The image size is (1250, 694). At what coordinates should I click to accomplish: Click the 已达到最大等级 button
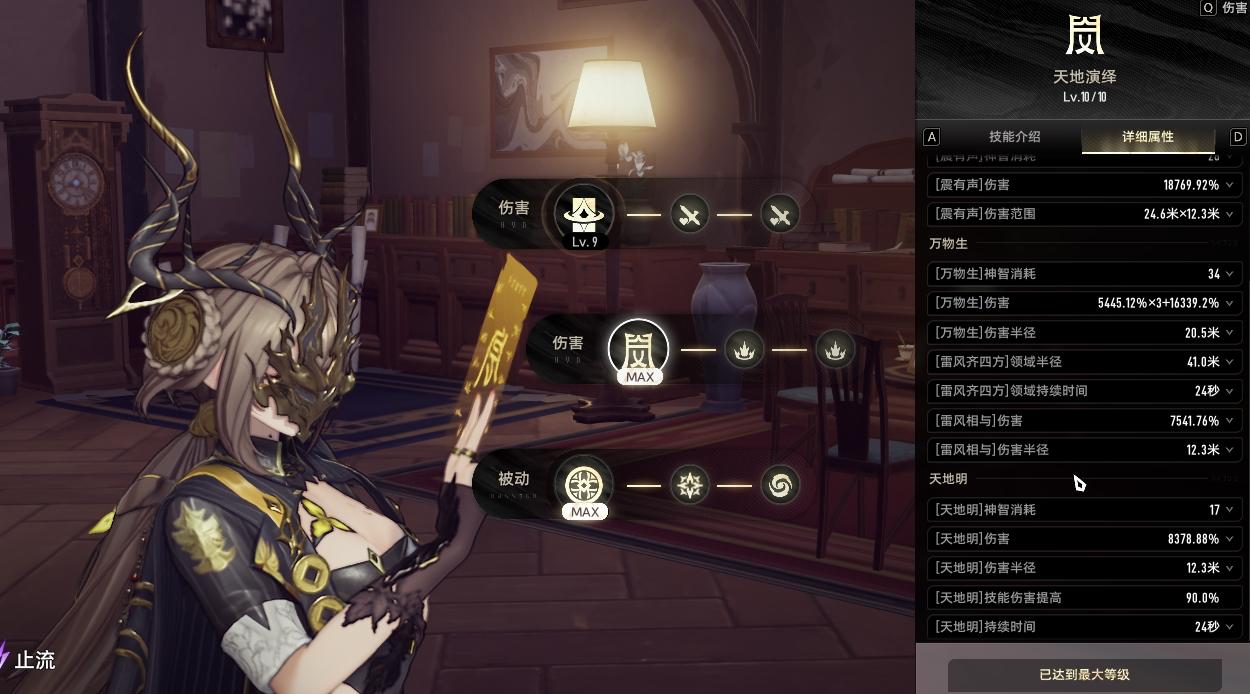pos(1084,675)
